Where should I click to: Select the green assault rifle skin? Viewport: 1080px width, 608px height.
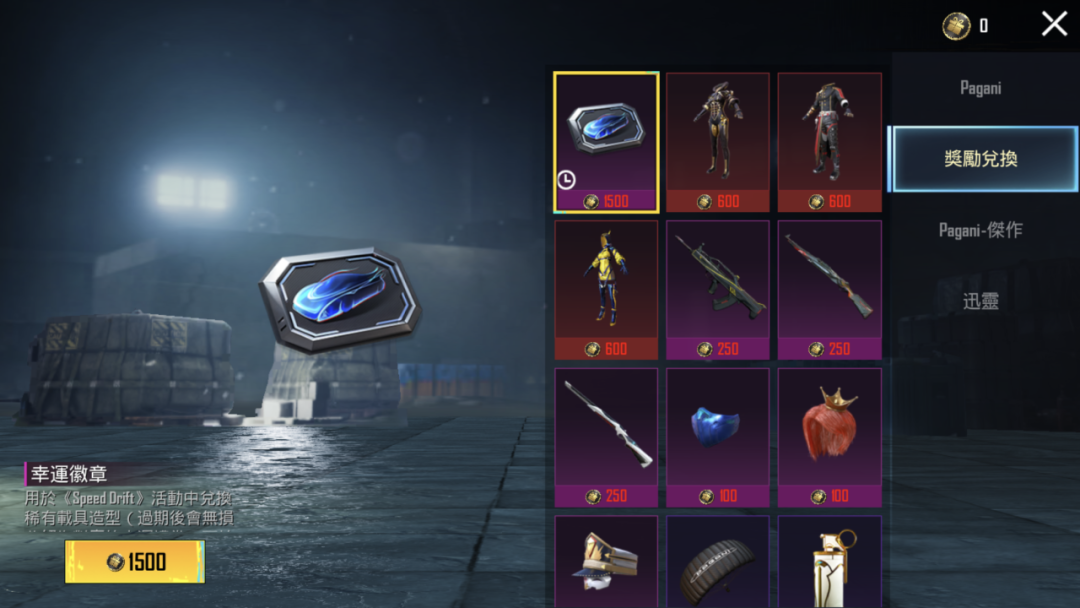point(718,289)
